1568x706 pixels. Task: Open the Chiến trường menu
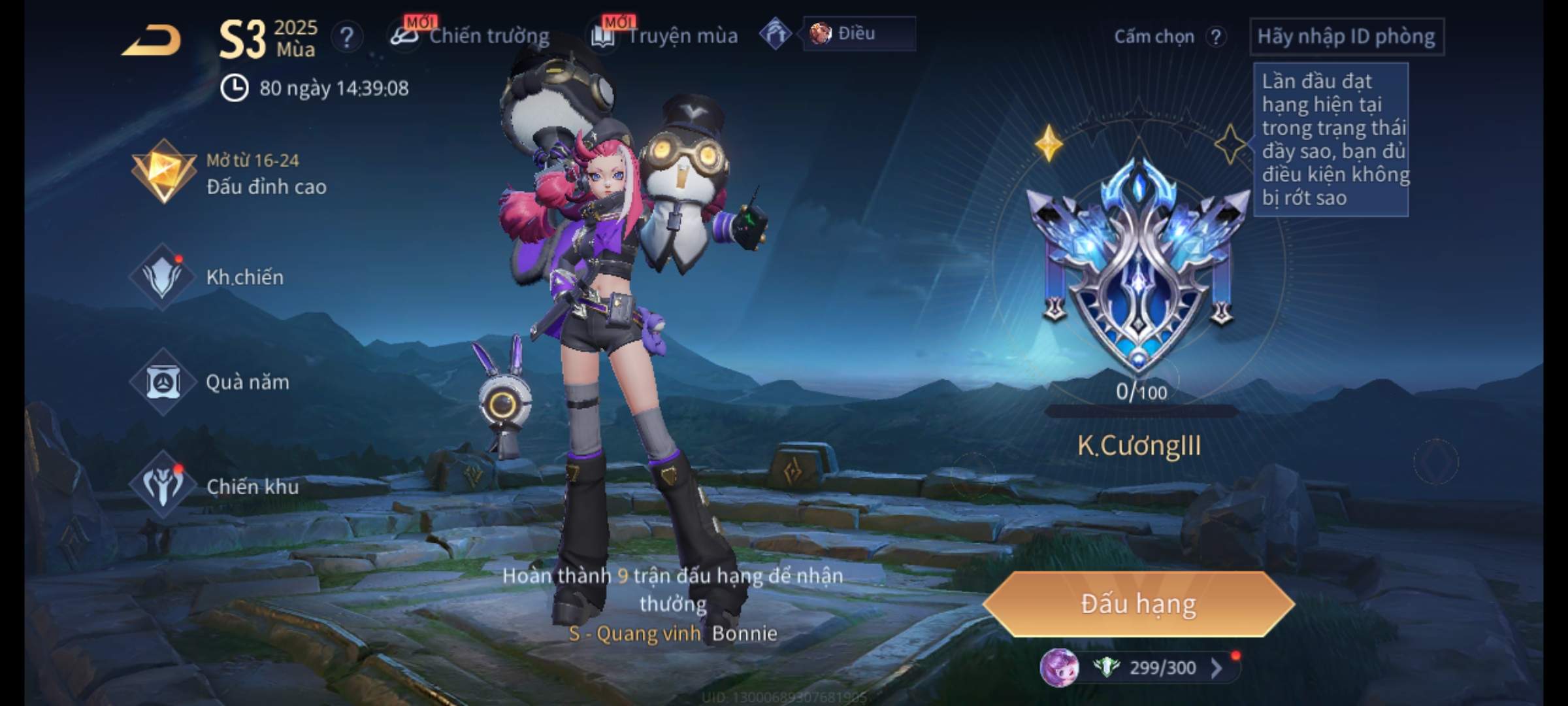[470, 36]
